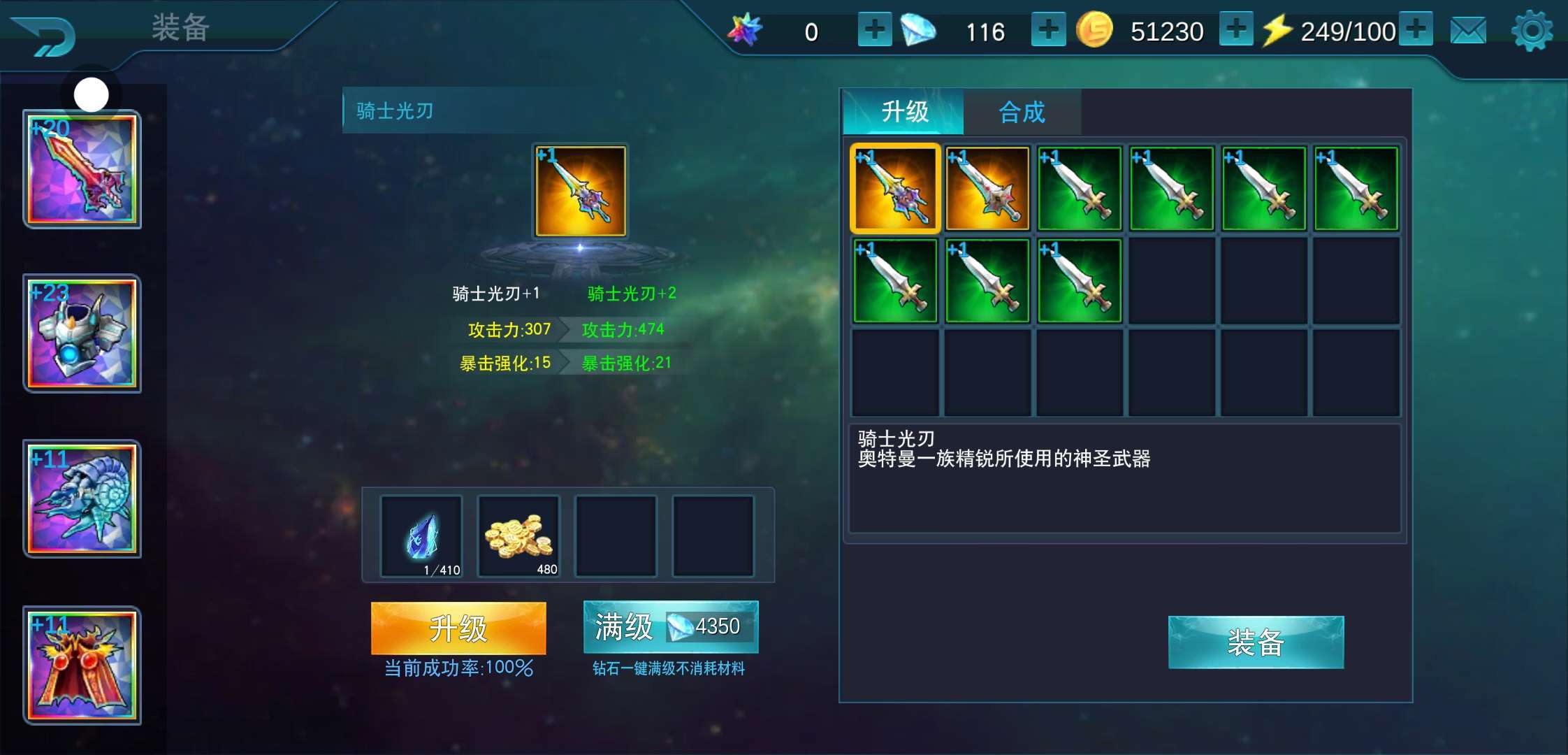Image resolution: width=1568 pixels, height=755 pixels.
Task: Open the mailbox envelope
Action: (x=1468, y=31)
